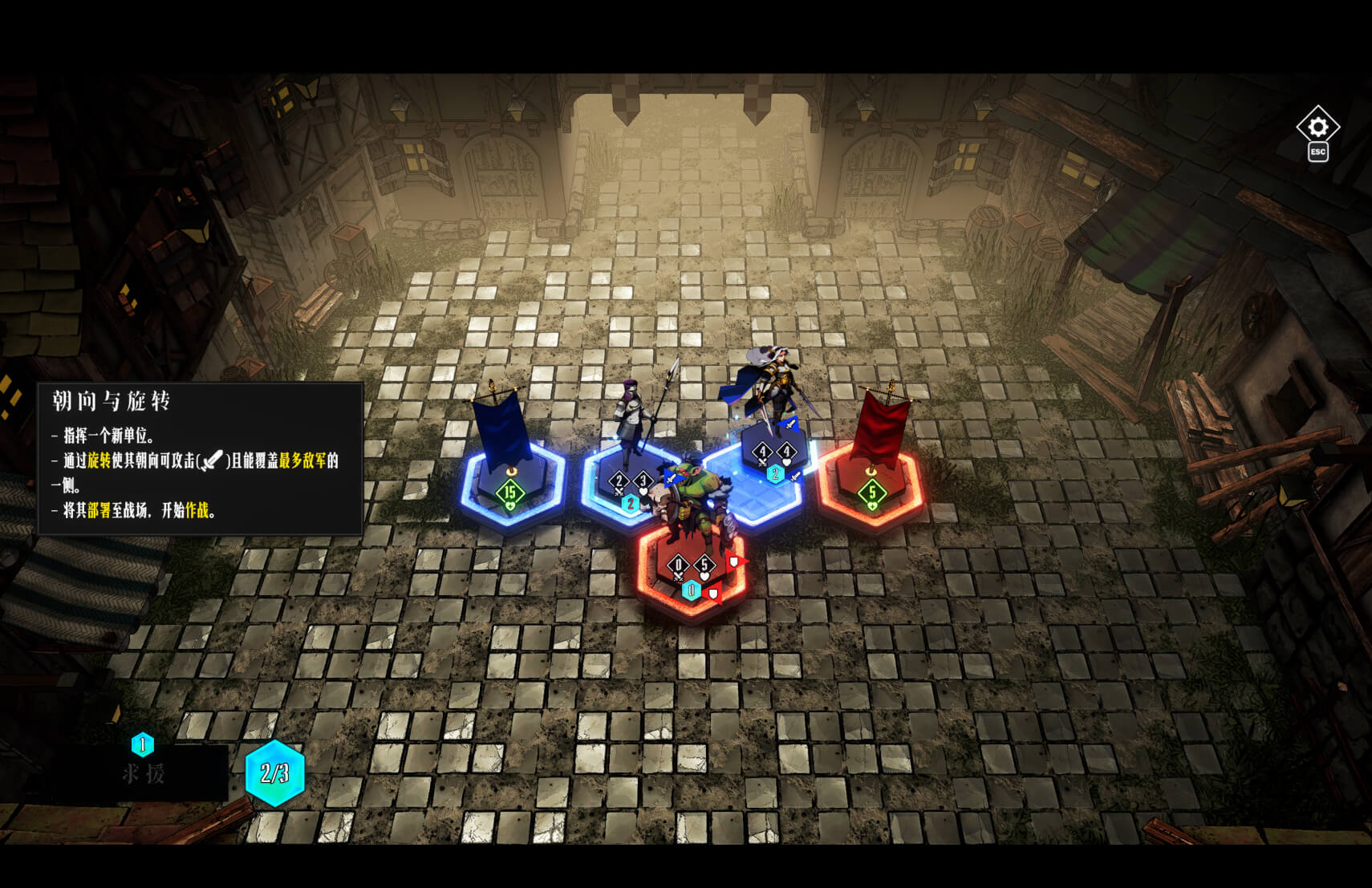The width and height of the screenshot is (1372, 888).
Task: Click the highlighted 旋转 text in the tutorial
Action: tap(101, 461)
